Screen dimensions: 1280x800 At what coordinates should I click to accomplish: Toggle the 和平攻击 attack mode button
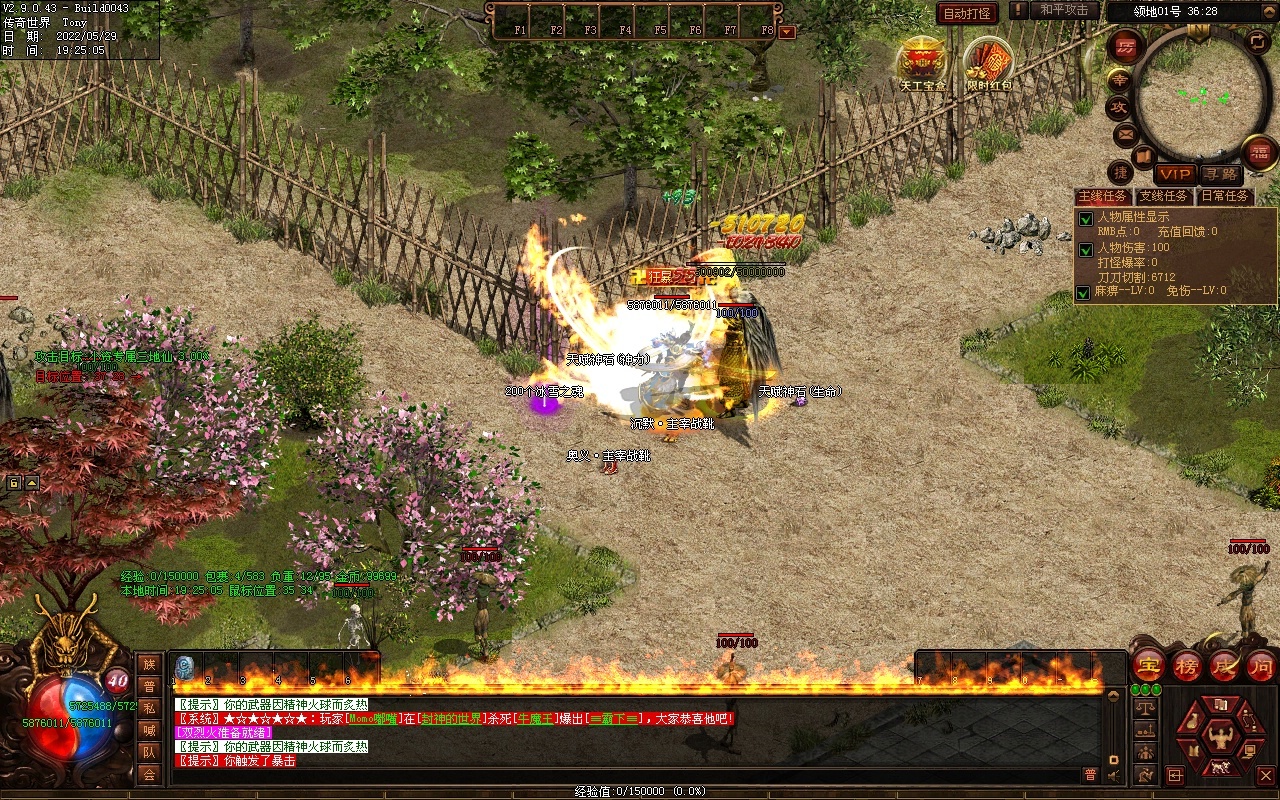pyautogui.click(x=1063, y=11)
